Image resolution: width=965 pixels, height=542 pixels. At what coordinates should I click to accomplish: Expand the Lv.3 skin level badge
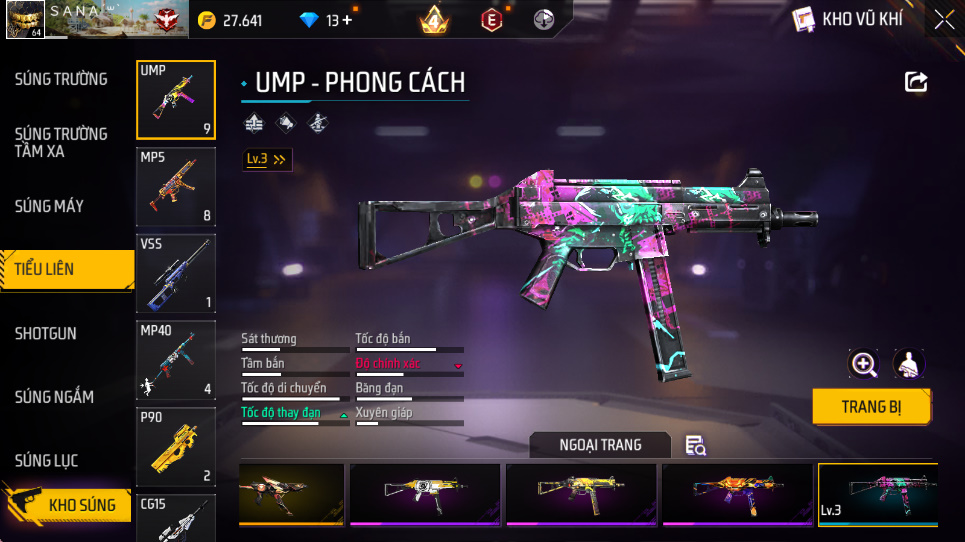267,159
